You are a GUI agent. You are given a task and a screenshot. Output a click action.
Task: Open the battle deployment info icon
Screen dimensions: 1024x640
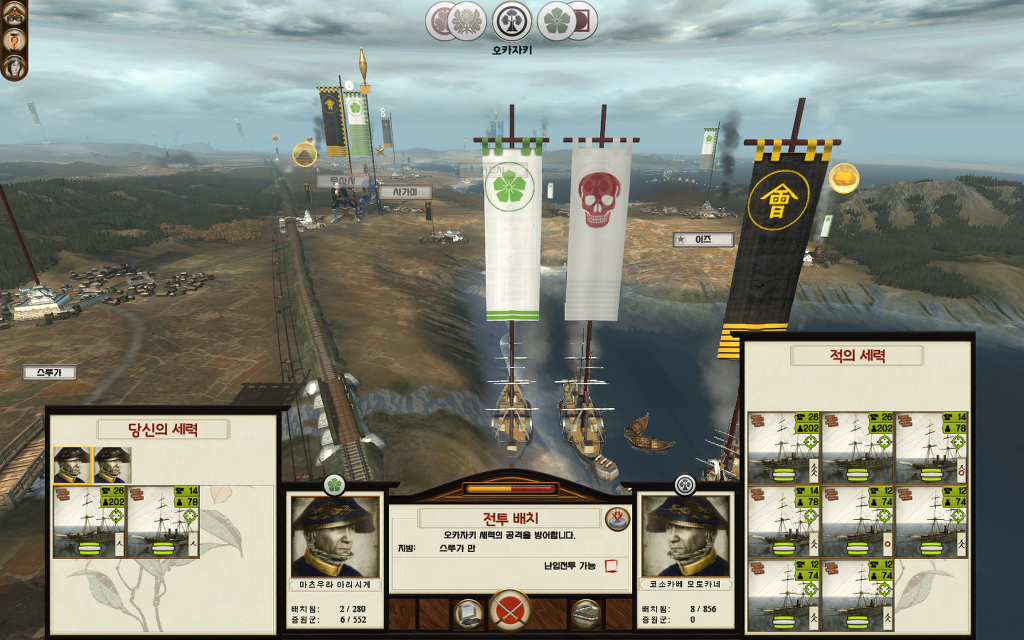(x=617, y=518)
